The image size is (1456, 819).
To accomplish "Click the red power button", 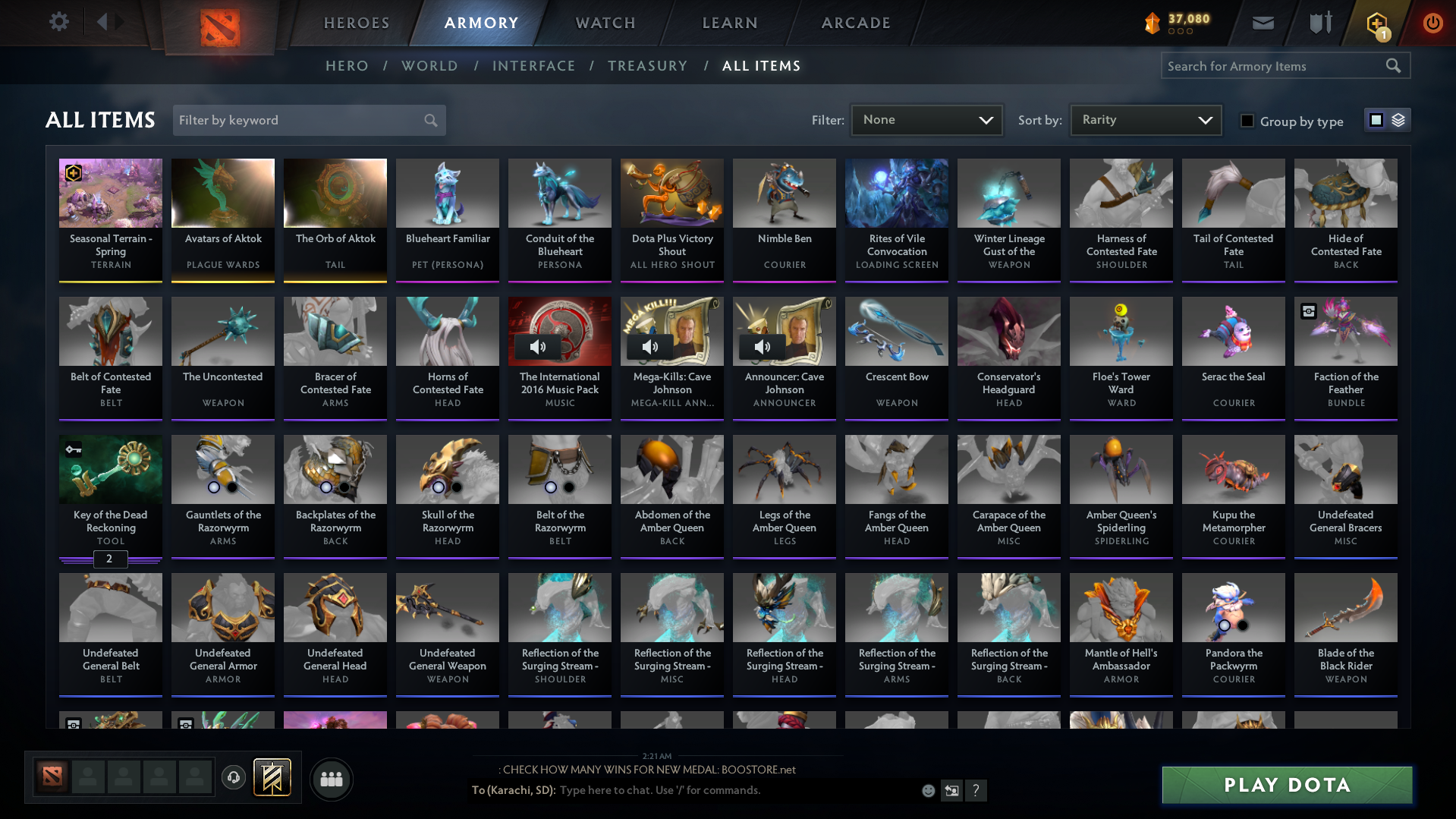I will (1432, 23).
